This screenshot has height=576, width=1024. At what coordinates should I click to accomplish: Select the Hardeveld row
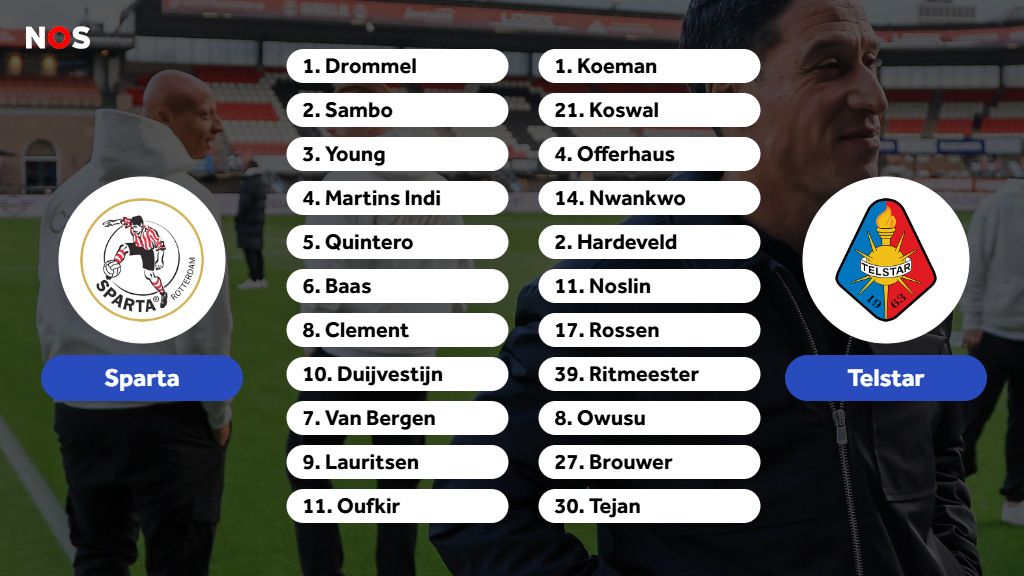tap(649, 242)
